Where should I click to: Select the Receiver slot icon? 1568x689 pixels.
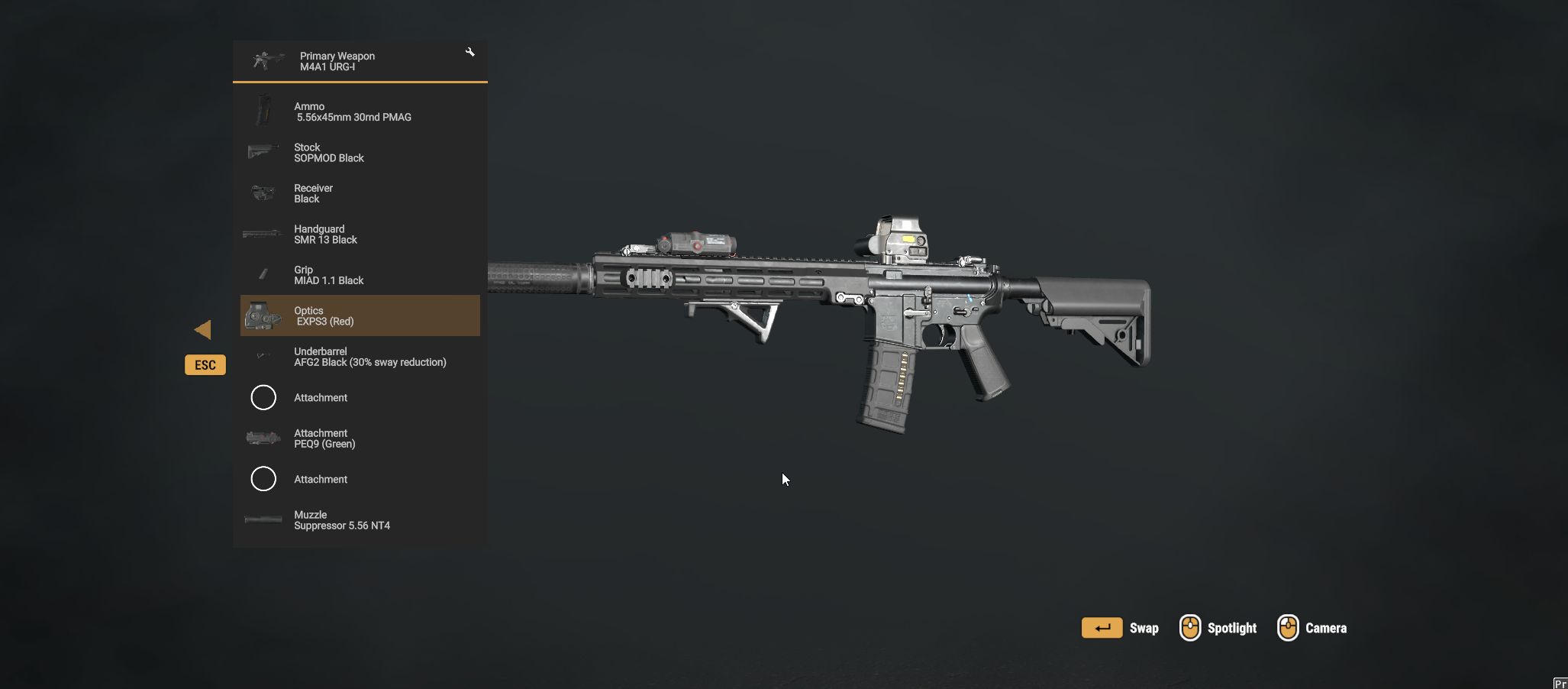pyautogui.click(x=263, y=193)
